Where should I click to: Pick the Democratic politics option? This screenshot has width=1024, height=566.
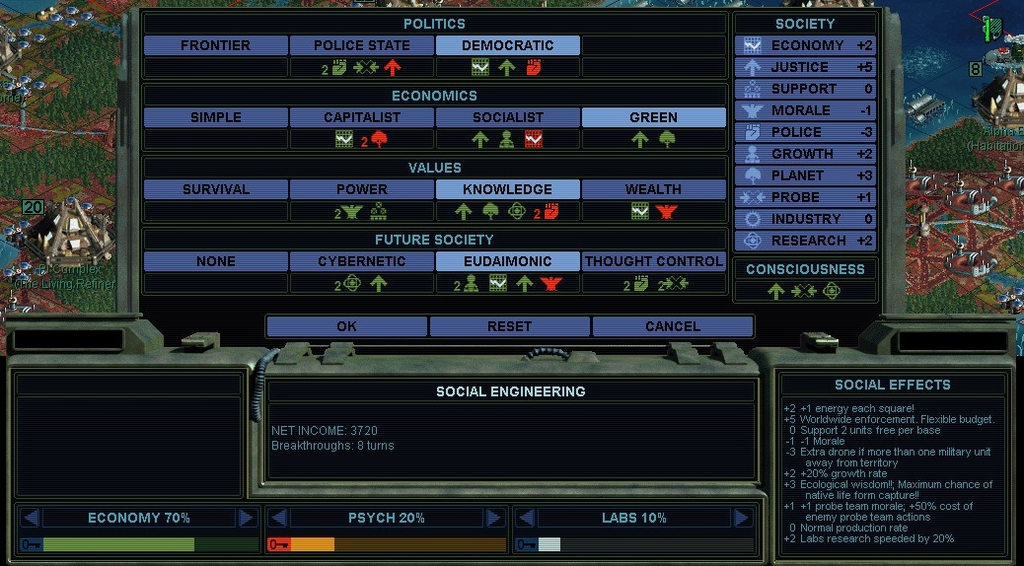tap(507, 45)
